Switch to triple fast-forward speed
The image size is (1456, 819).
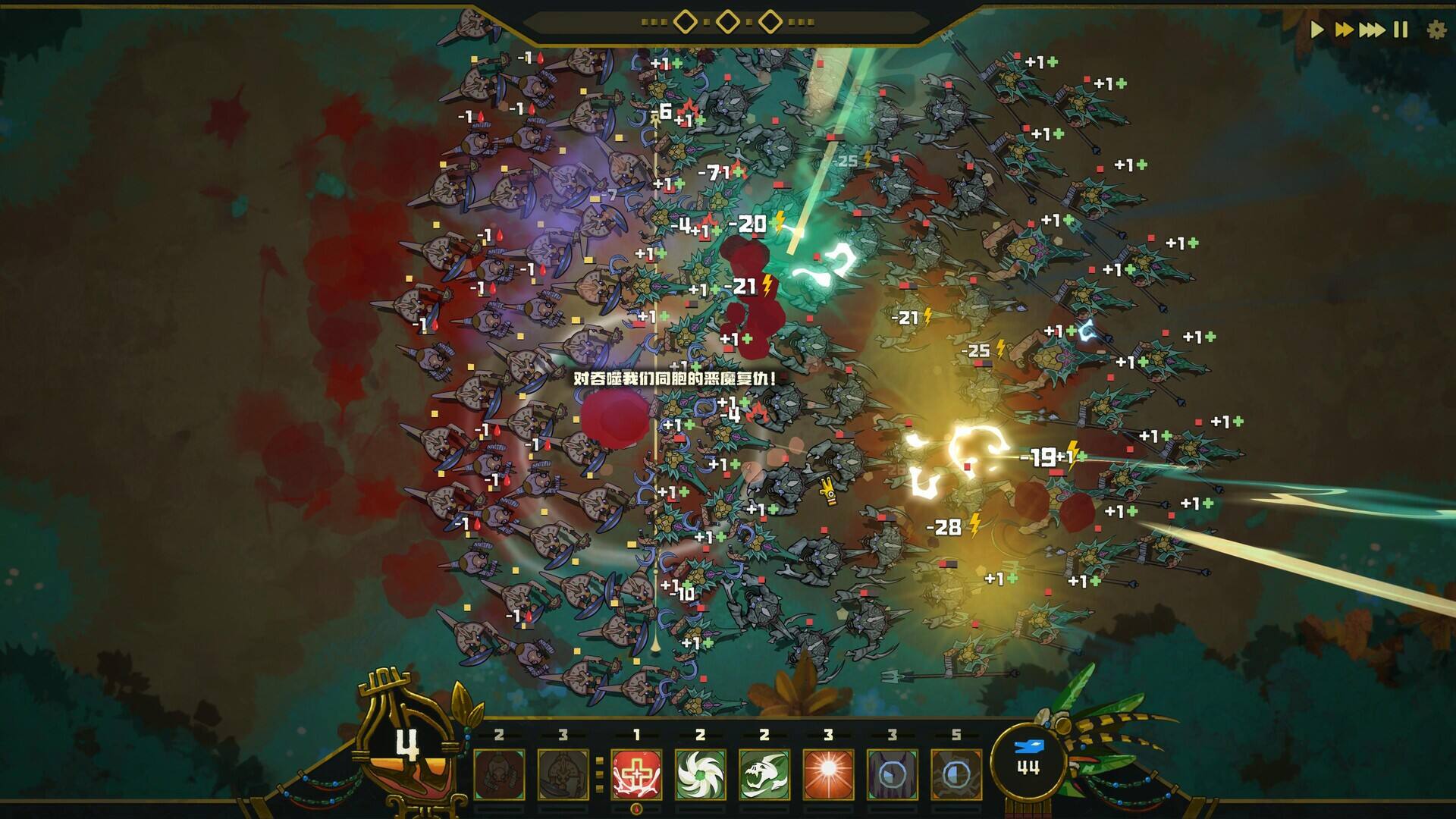tap(1372, 30)
